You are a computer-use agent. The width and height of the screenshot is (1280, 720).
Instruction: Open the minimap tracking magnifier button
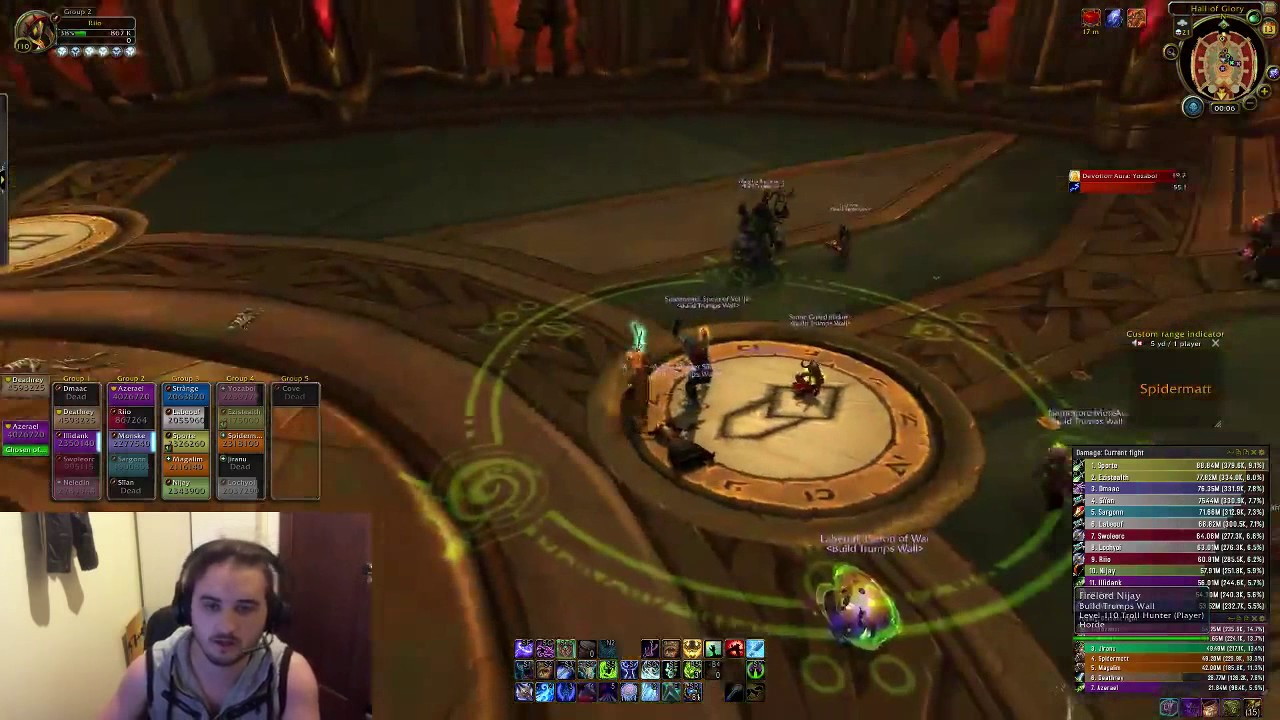click(x=1171, y=52)
